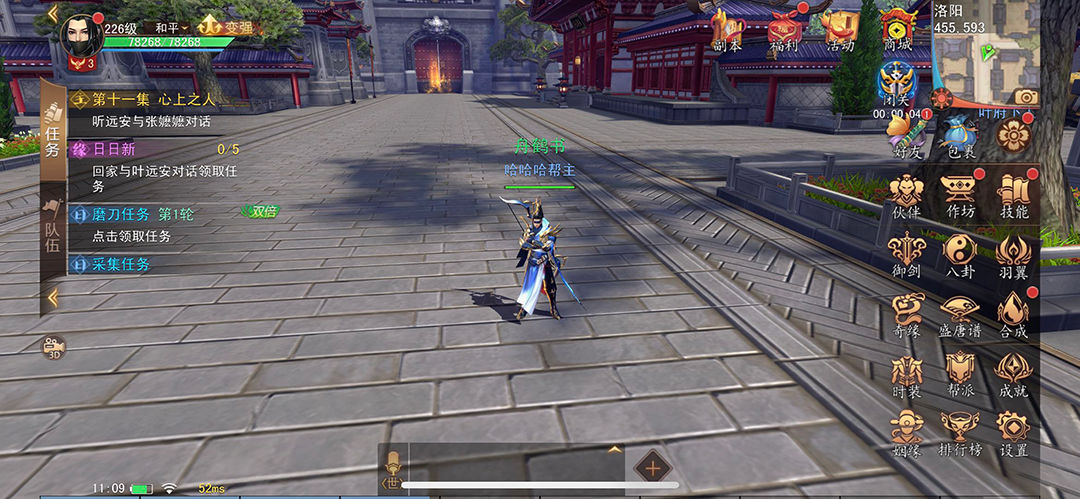Click the Luoyang minimap

[983, 62]
